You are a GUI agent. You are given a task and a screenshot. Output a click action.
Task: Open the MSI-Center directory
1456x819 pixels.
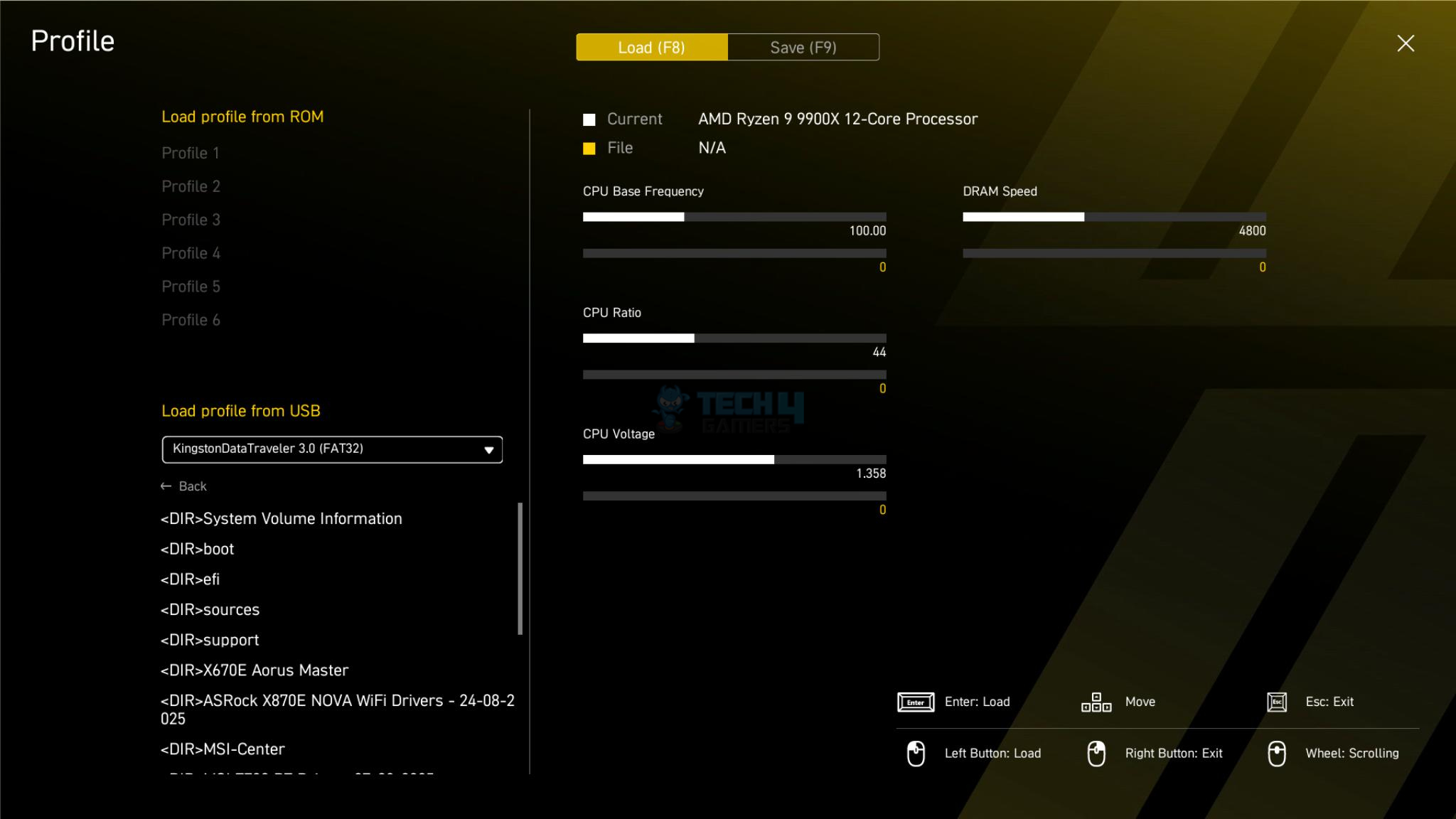pyautogui.click(x=223, y=749)
